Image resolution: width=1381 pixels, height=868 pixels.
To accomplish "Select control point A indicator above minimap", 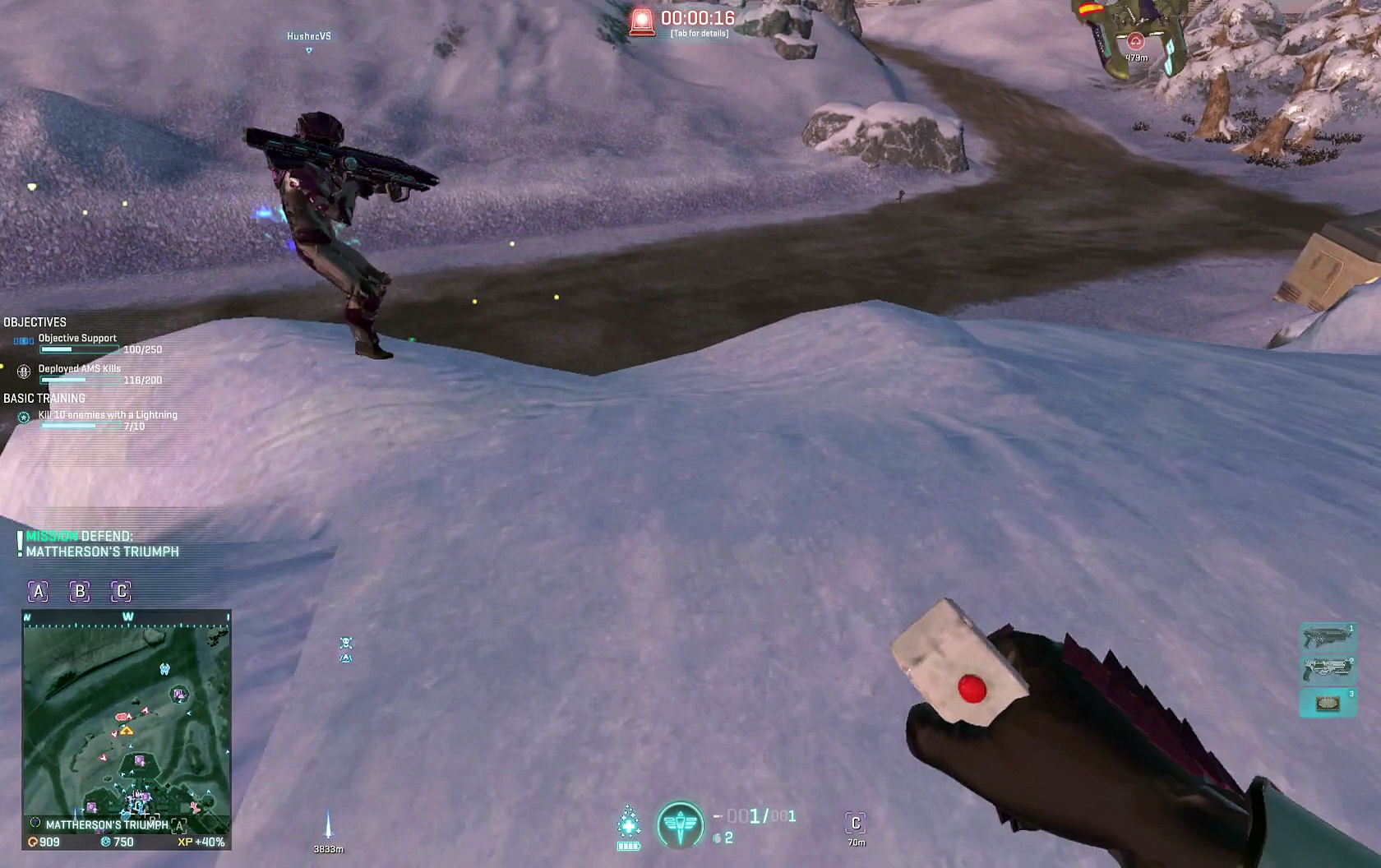I will [x=38, y=591].
